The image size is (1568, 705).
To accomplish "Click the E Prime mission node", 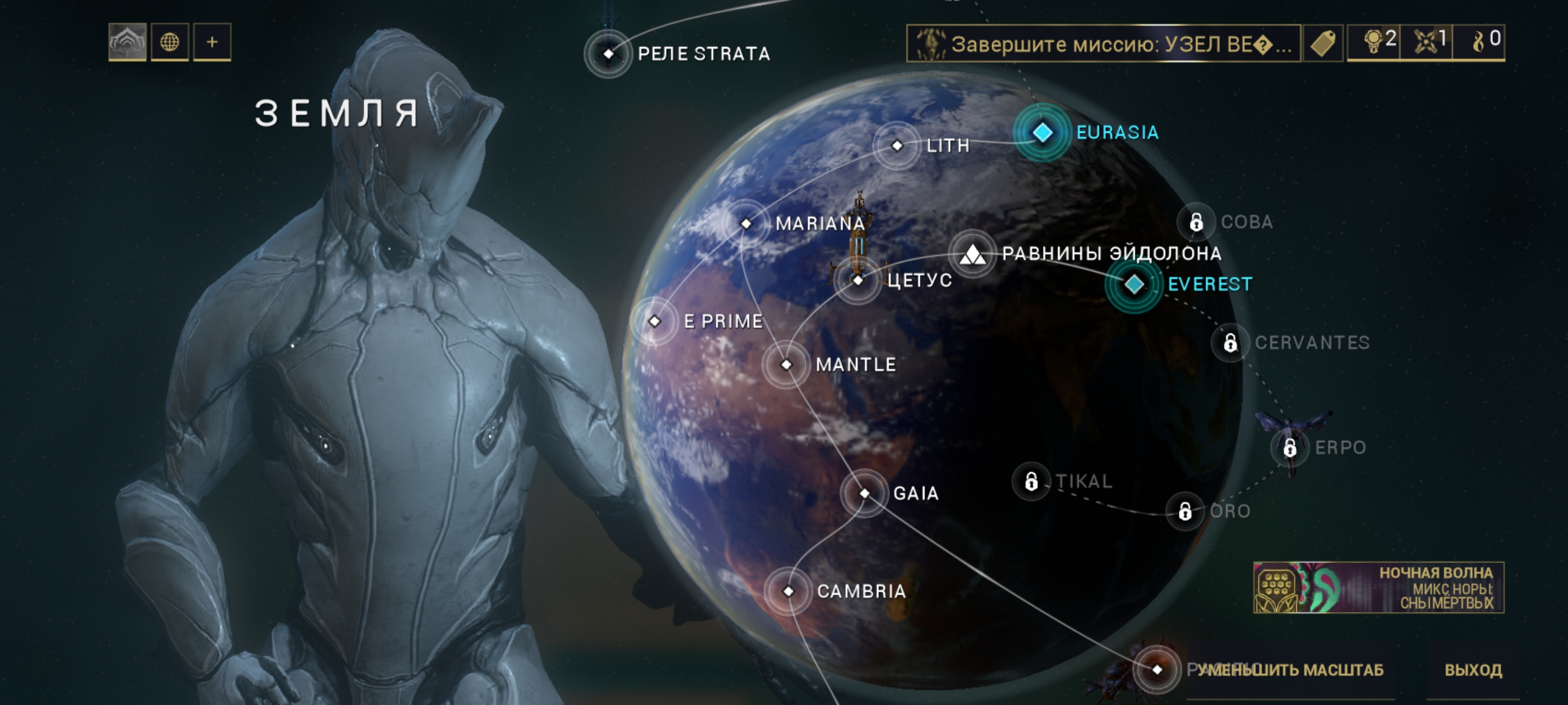I will tap(655, 321).
